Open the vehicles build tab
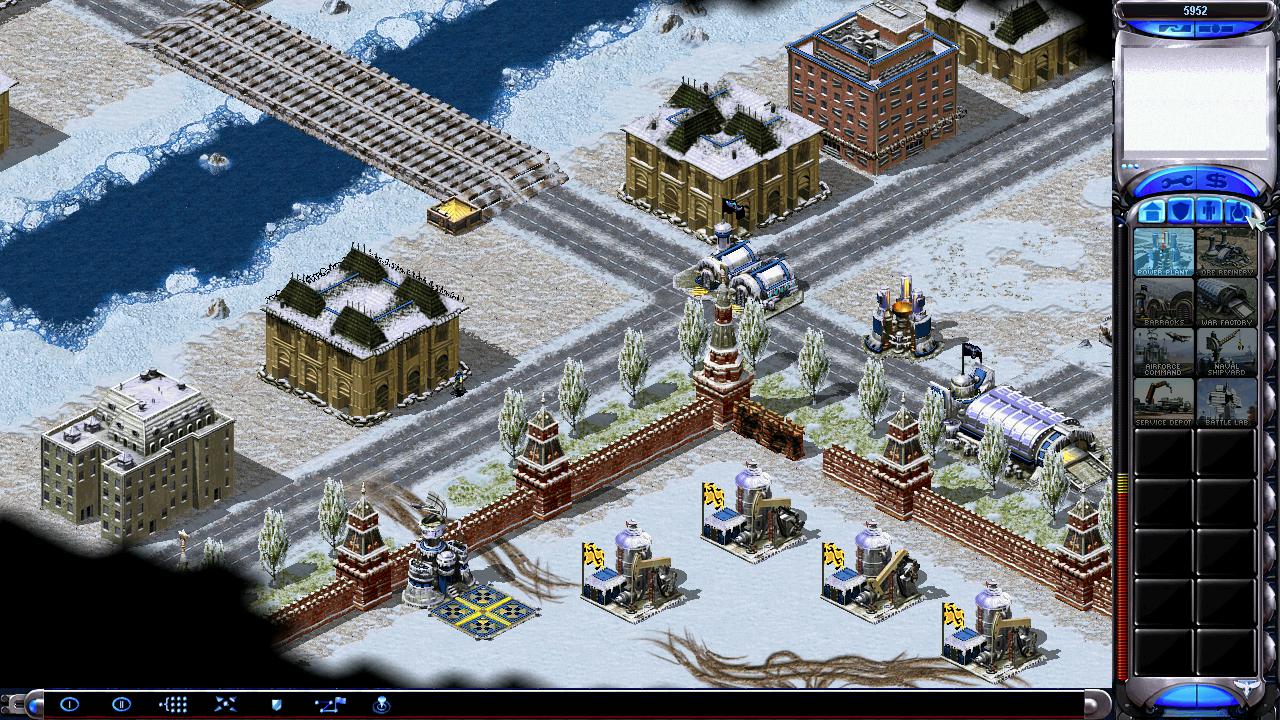The height and width of the screenshot is (720, 1280). (x=1238, y=212)
